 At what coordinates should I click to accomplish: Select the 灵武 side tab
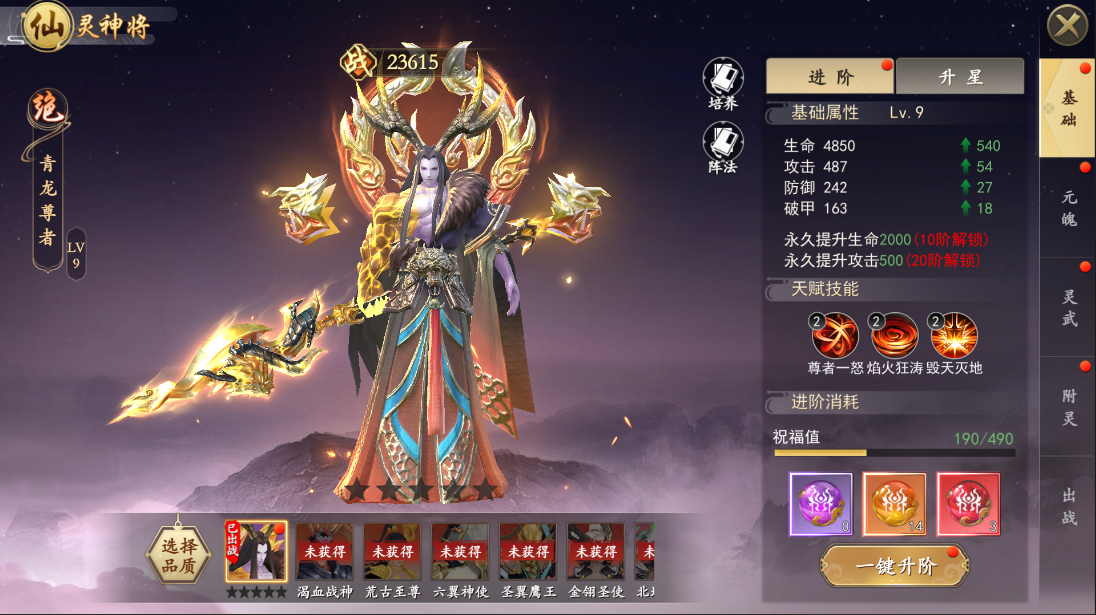click(x=1068, y=308)
